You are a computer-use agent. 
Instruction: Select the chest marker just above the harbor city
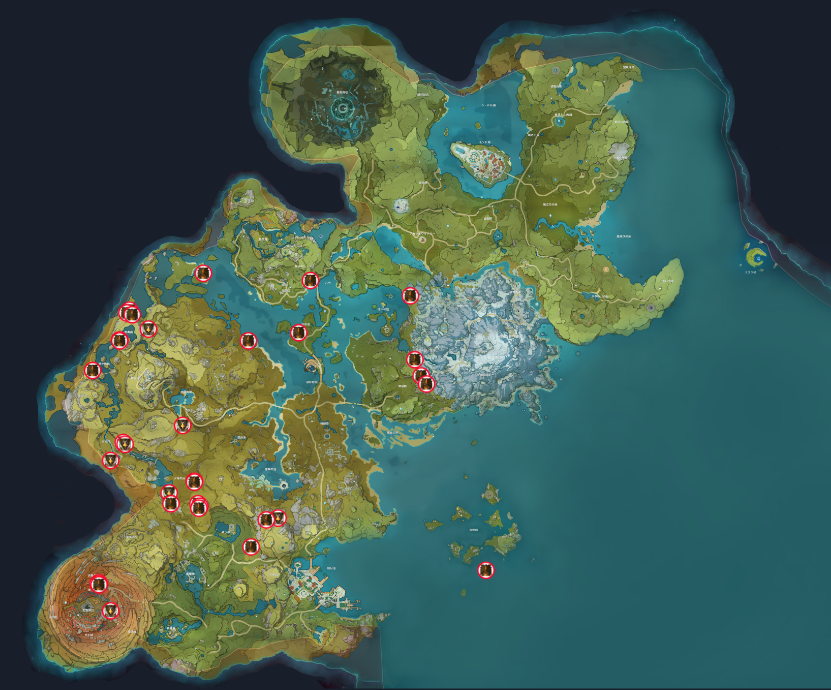click(x=251, y=547)
